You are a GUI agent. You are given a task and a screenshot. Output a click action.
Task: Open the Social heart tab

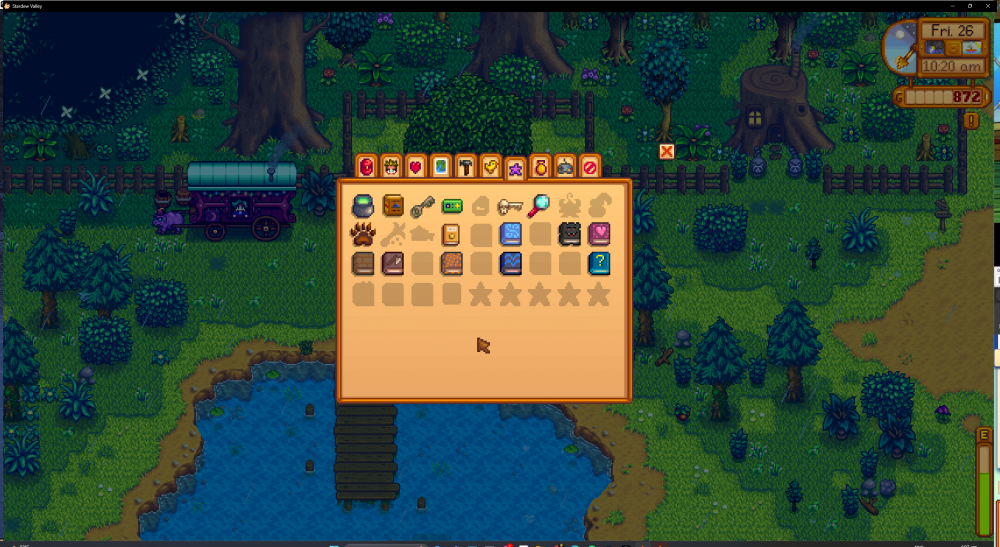[415, 166]
